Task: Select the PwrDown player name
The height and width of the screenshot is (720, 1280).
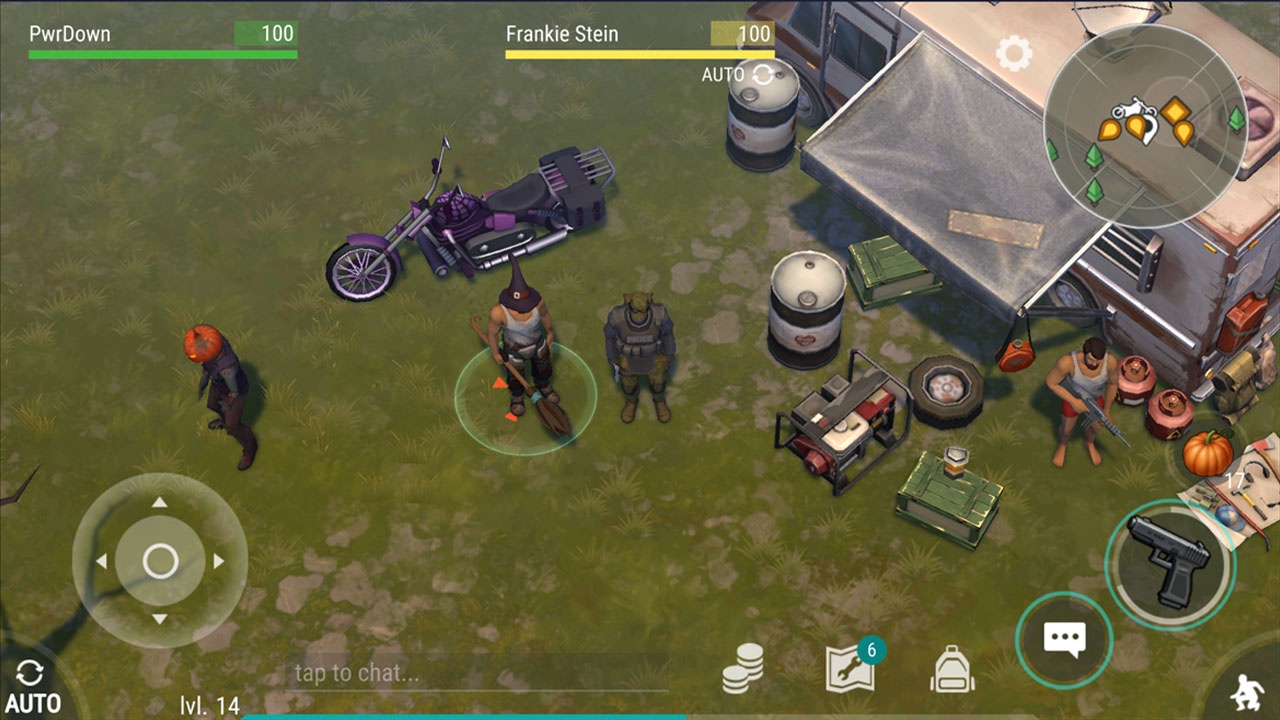Action: pyautogui.click(x=71, y=33)
